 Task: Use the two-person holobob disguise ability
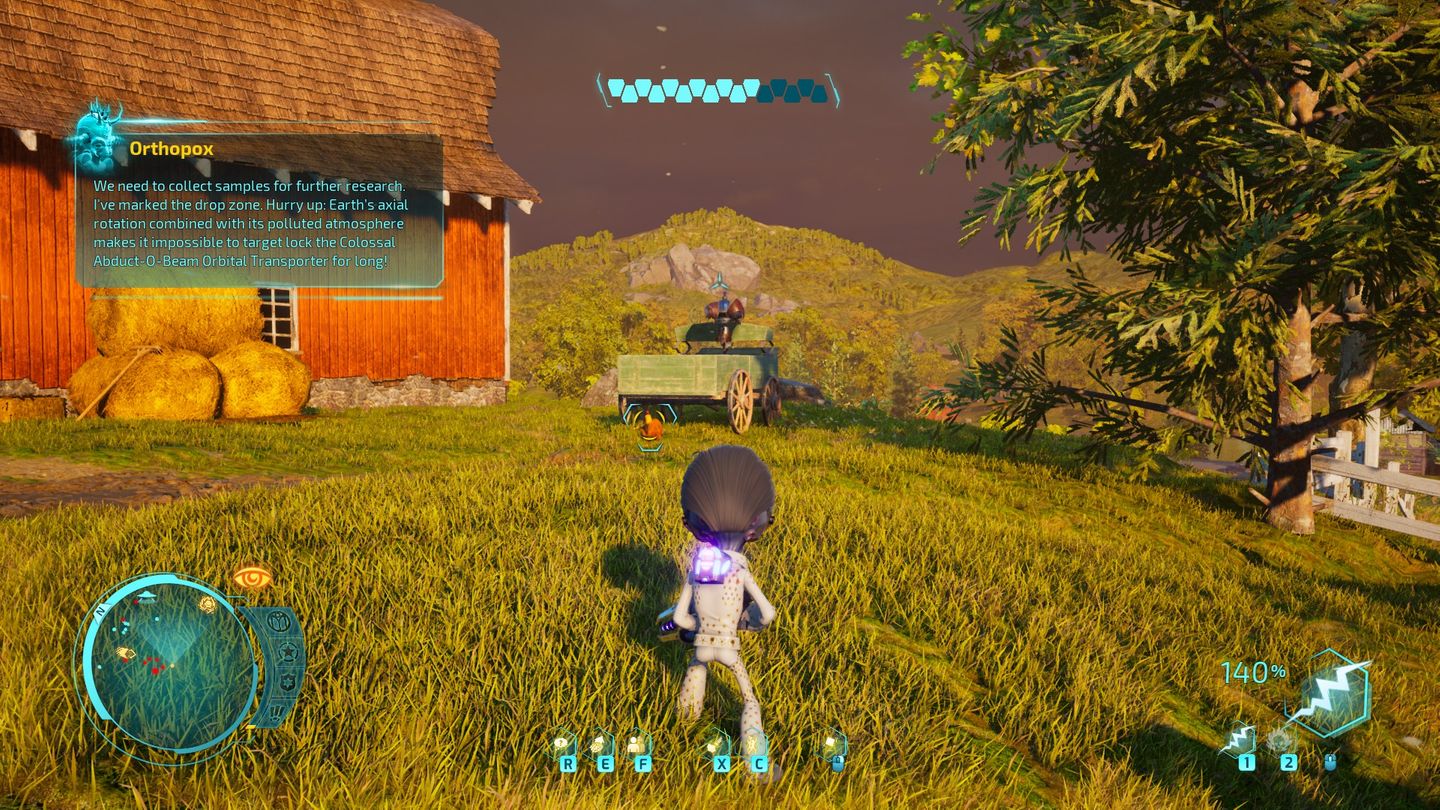636,745
